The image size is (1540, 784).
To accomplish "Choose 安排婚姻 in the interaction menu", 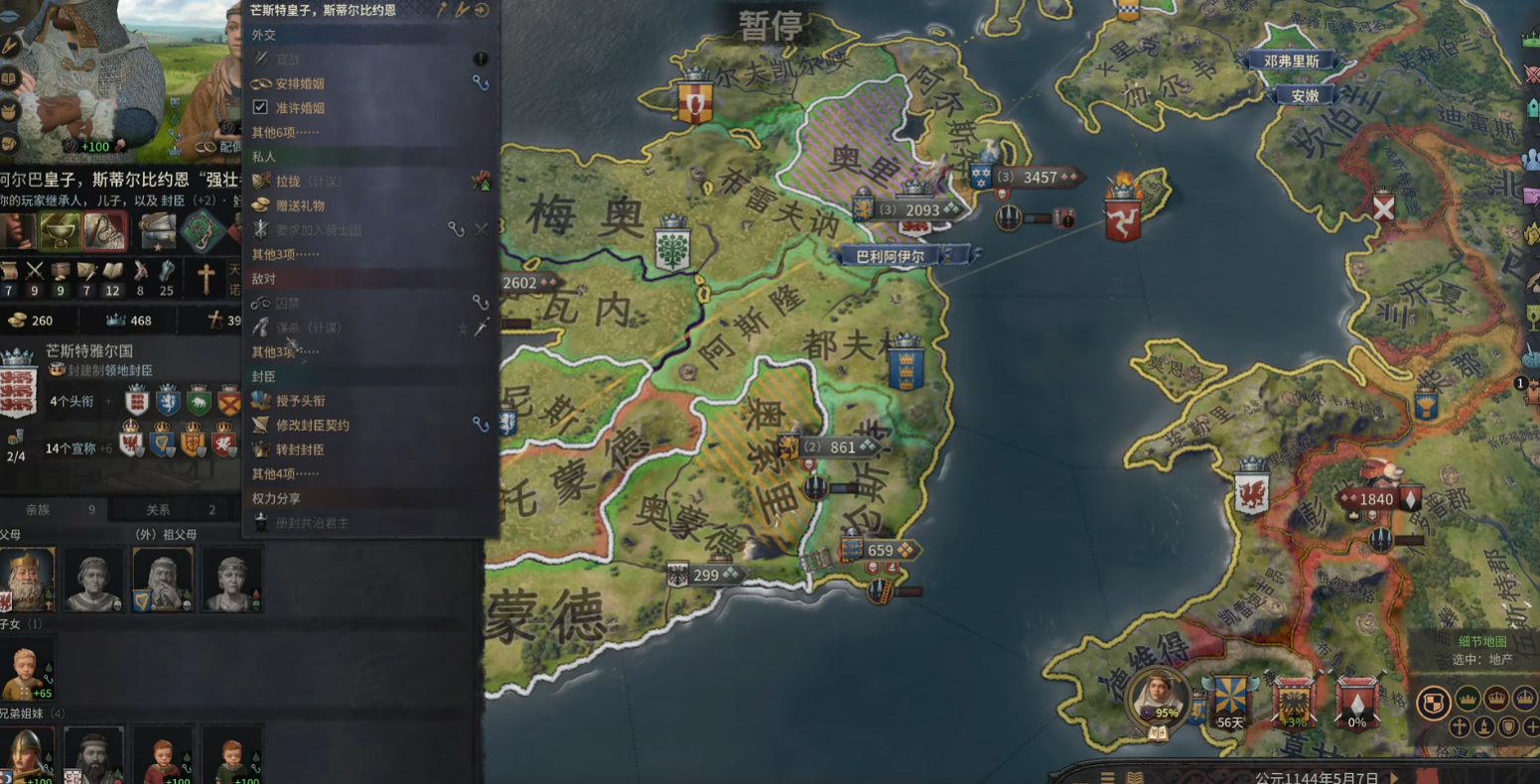I will tap(300, 84).
